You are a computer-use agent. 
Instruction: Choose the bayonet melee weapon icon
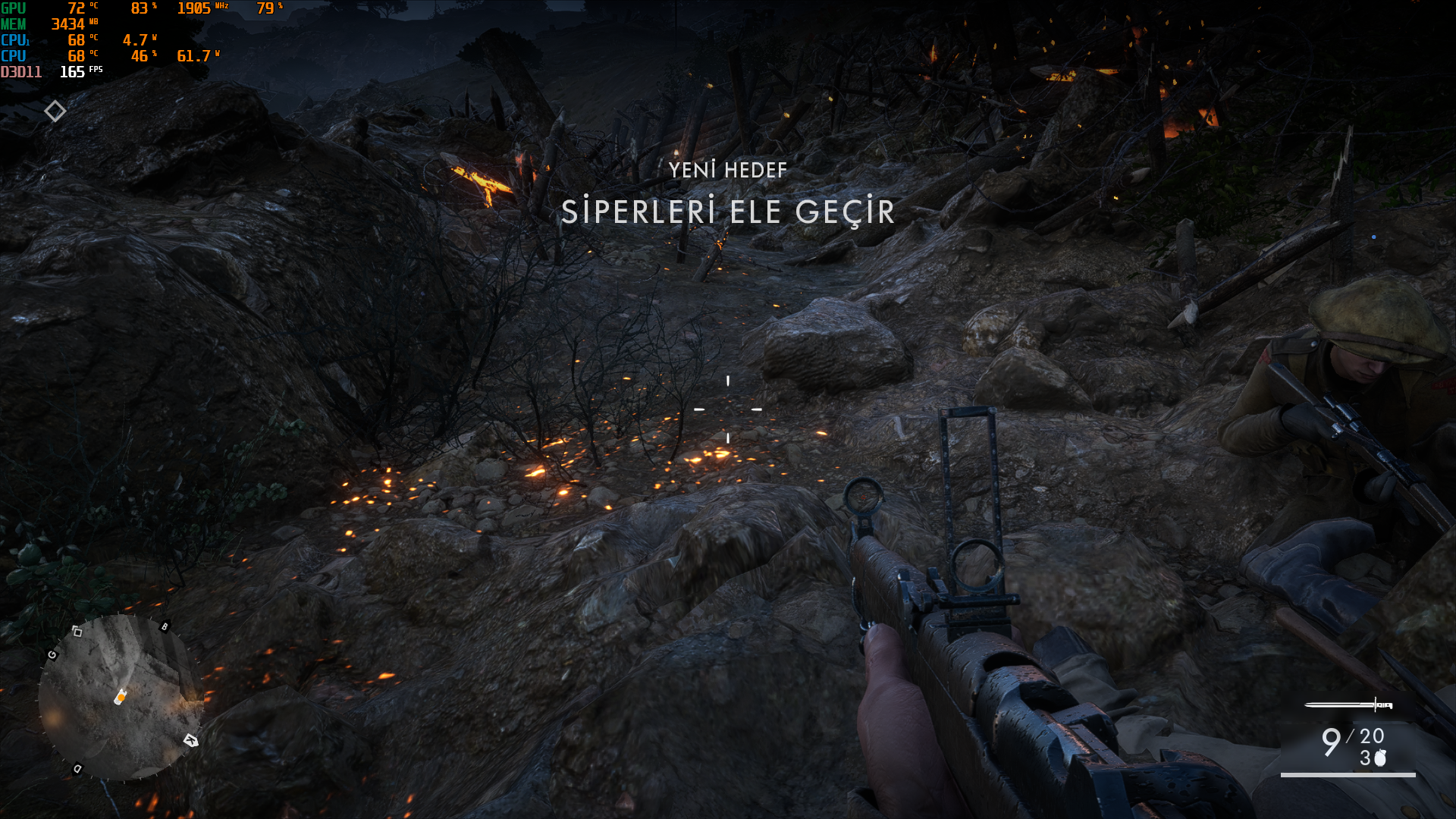pyautogui.click(x=1348, y=705)
